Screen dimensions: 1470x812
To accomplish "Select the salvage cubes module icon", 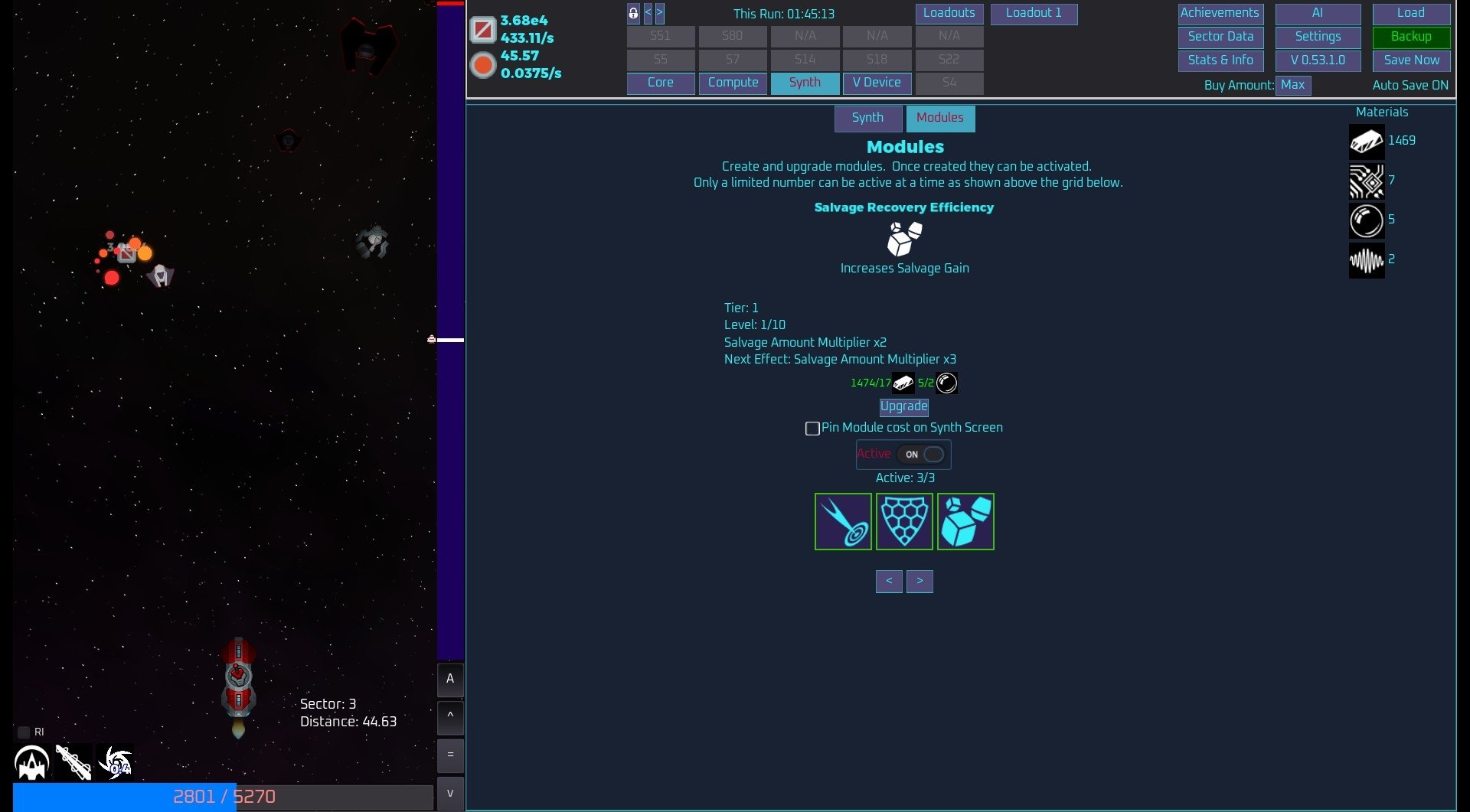I will (965, 521).
